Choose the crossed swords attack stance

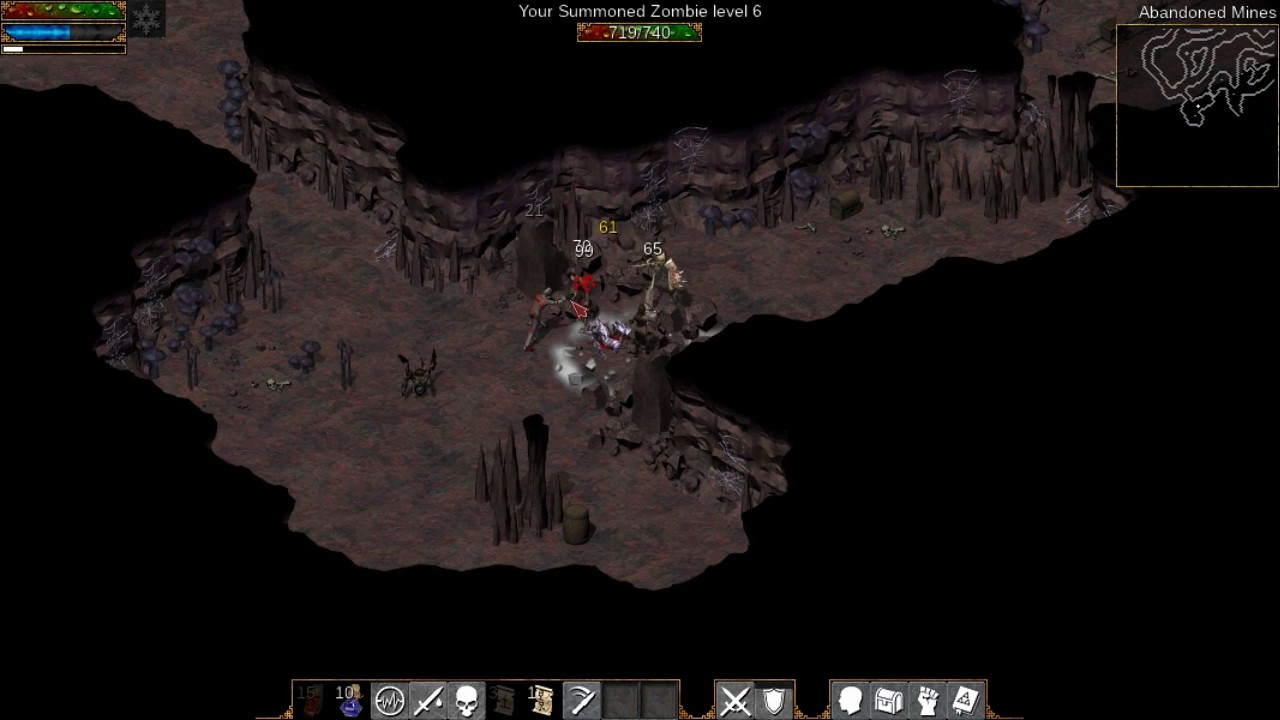(x=735, y=700)
